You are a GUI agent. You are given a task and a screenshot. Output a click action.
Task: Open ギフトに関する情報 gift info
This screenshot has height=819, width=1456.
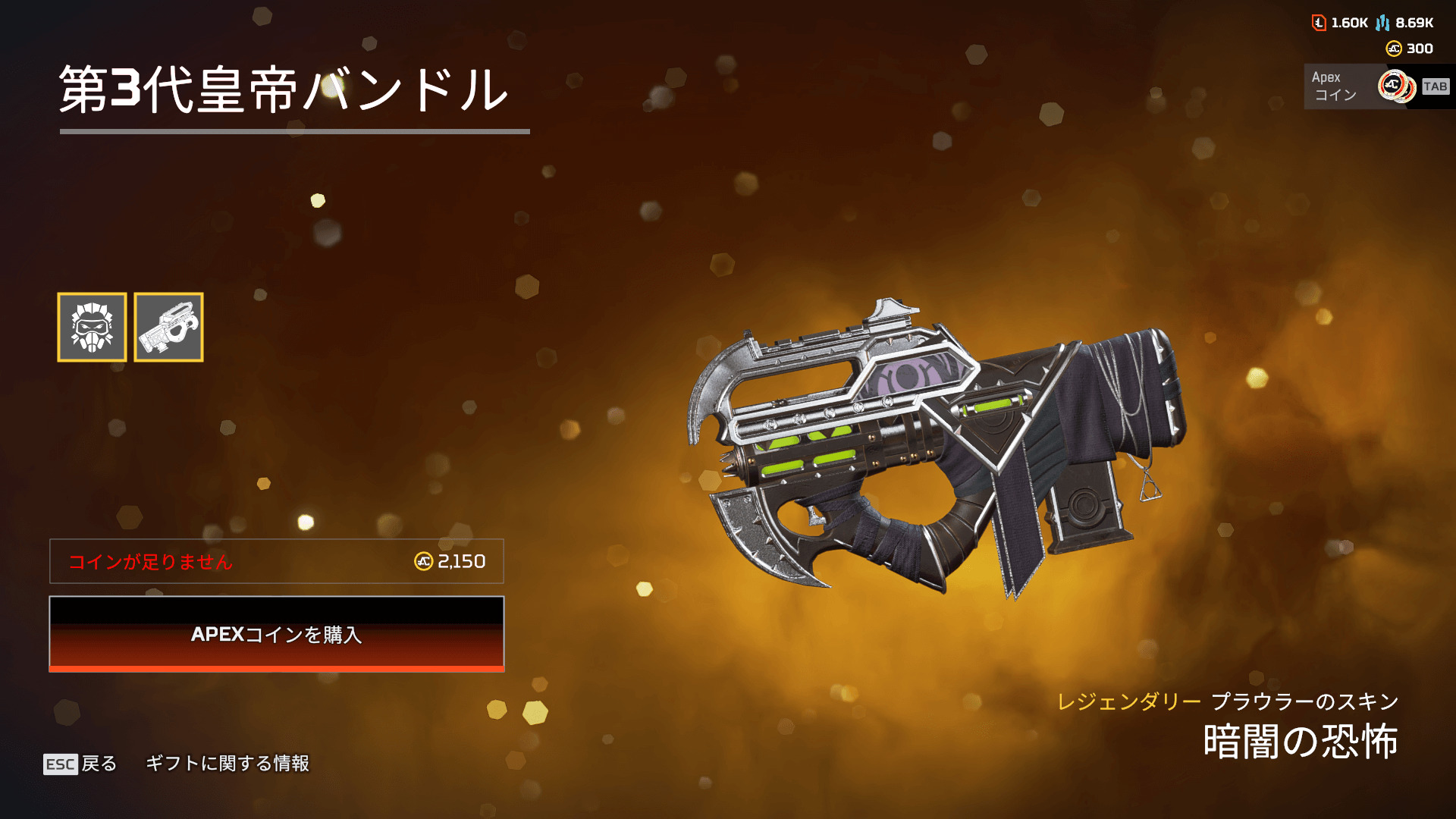(227, 764)
